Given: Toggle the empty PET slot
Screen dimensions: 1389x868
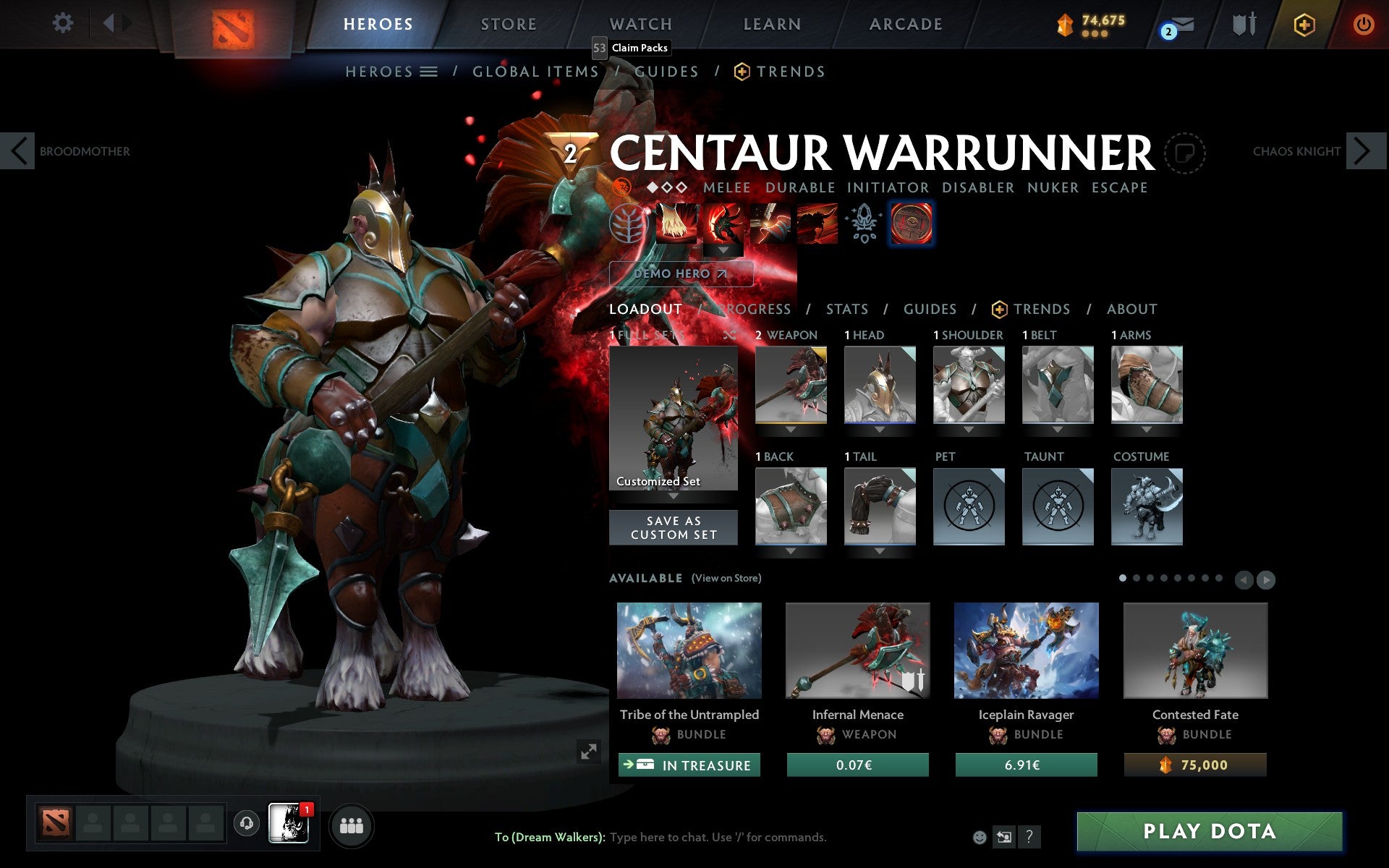Looking at the screenshot, I should tap(968, 506).
